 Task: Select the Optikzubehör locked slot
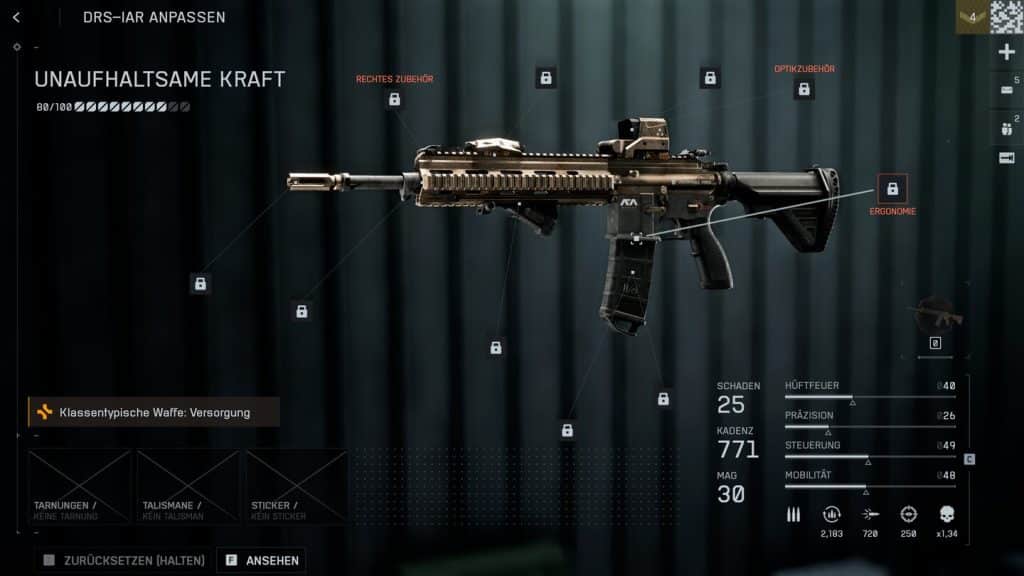click(803, 89)
